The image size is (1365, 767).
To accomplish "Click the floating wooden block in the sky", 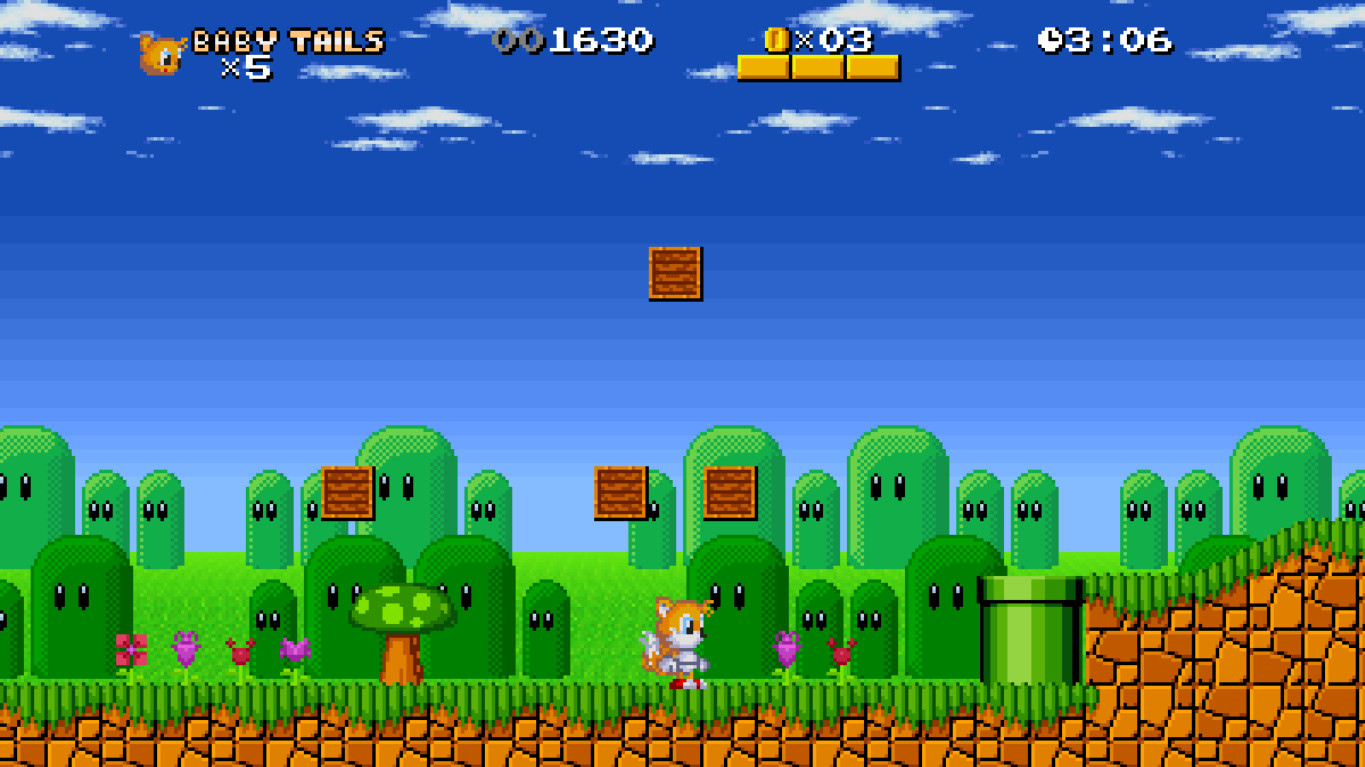I will 675,274.
